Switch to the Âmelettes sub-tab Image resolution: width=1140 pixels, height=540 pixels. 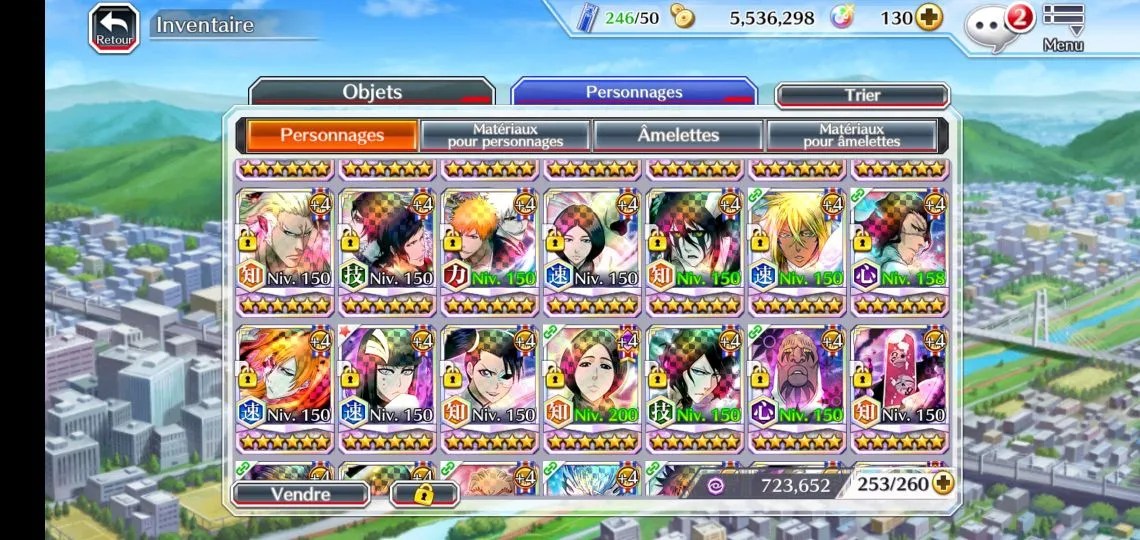(678, 135)
